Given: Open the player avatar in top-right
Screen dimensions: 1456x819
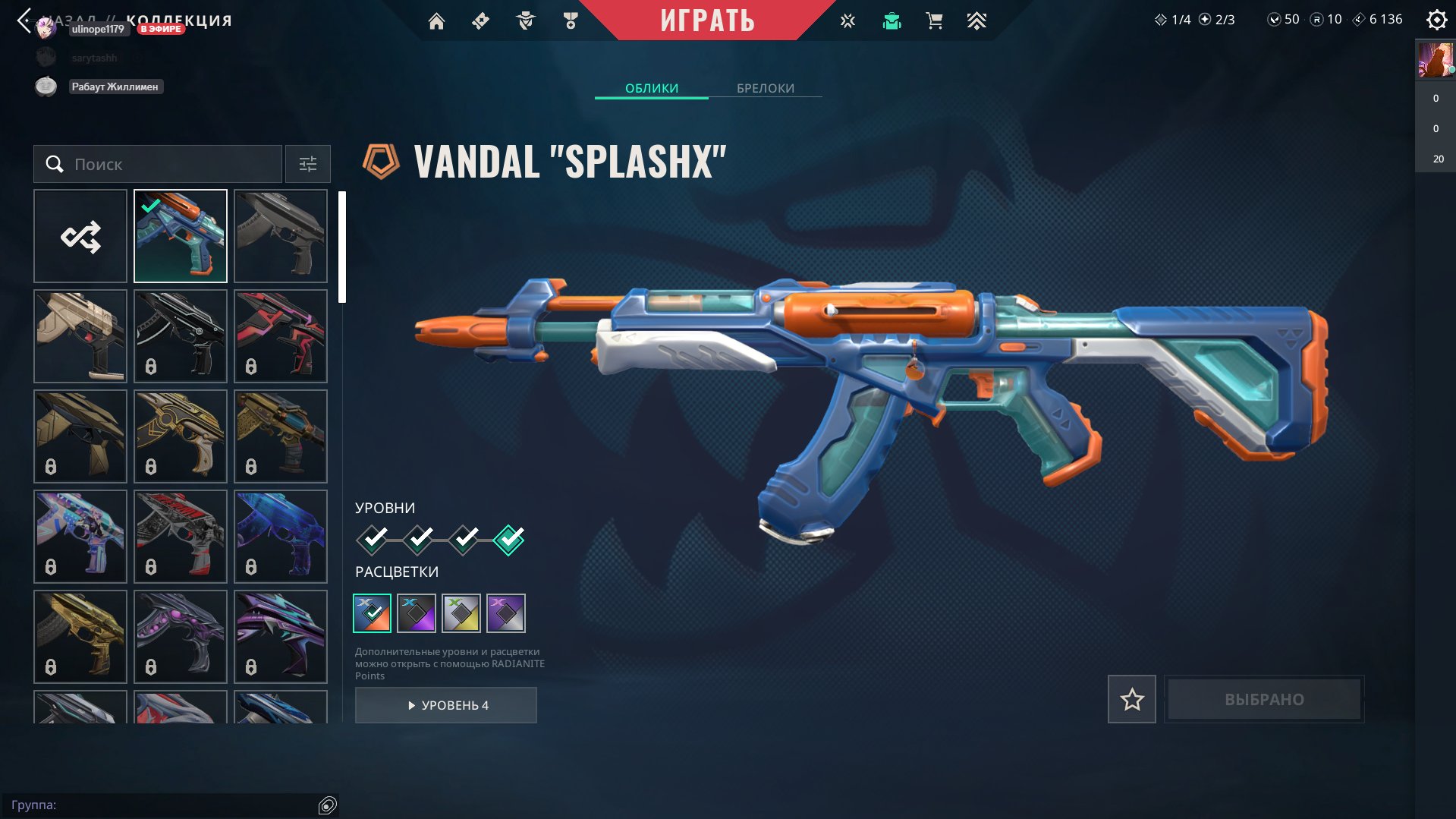Looking at the screenshot, I should (1435, 59).
